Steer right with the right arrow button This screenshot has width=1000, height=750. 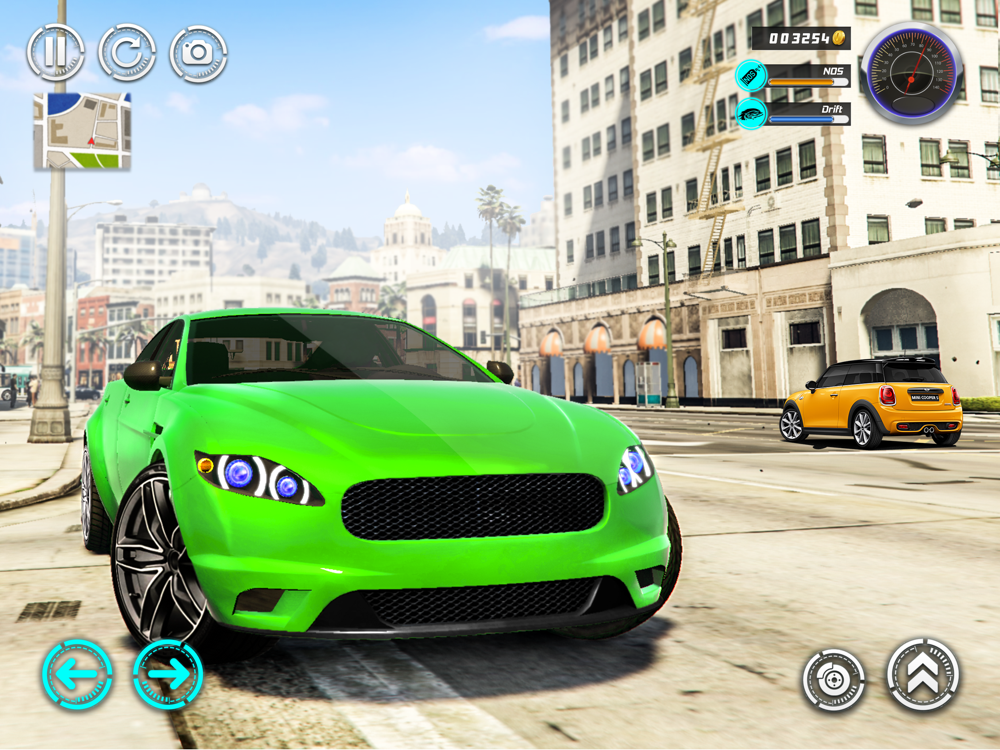168,674
